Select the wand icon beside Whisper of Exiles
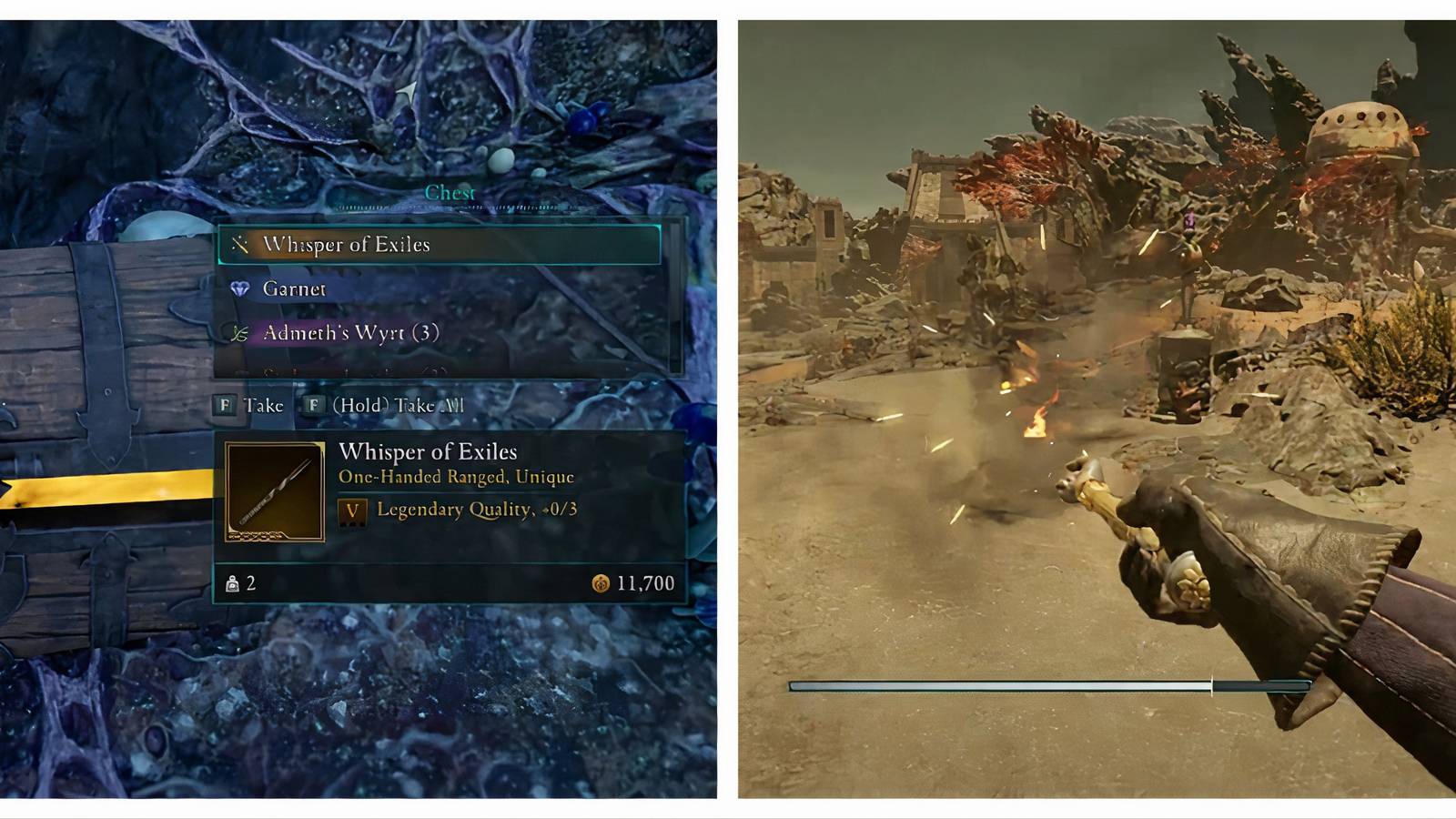The width and height of the screenshot is (1456, 819). click(239, 244)
